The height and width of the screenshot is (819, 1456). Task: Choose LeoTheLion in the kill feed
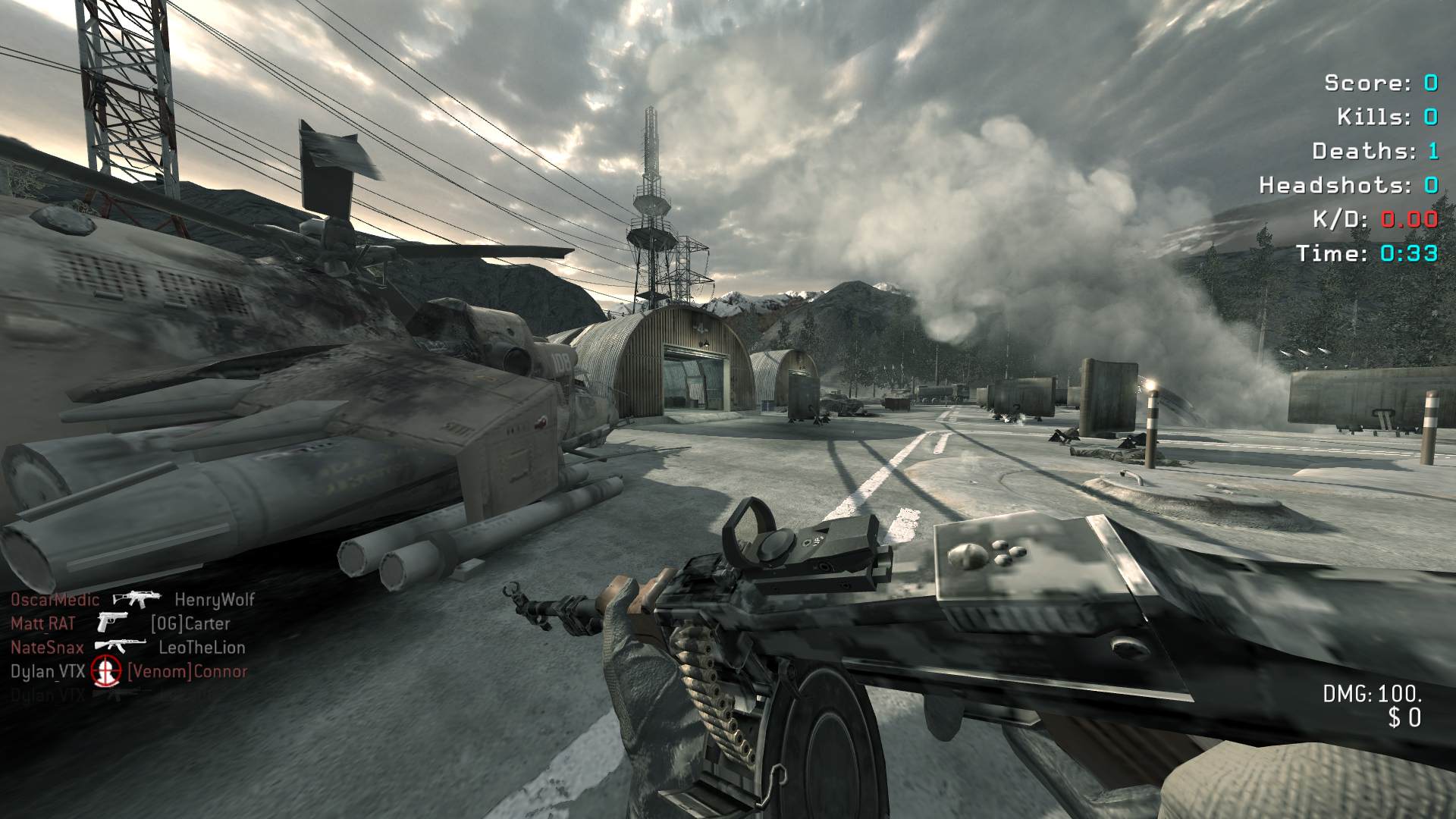(x=202, y=648)
